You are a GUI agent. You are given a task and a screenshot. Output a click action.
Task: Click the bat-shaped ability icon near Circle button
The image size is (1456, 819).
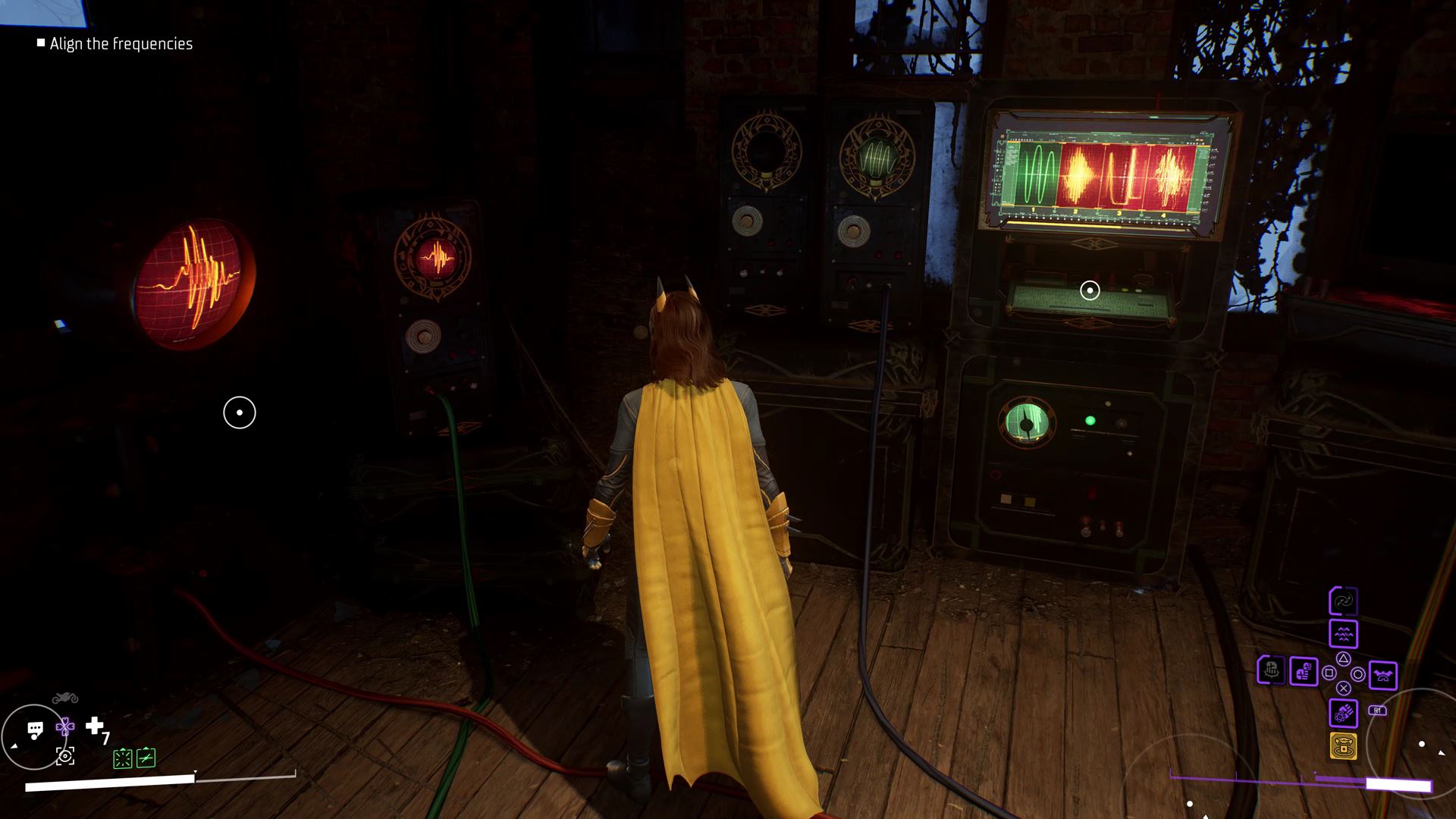pos(1383,674)
